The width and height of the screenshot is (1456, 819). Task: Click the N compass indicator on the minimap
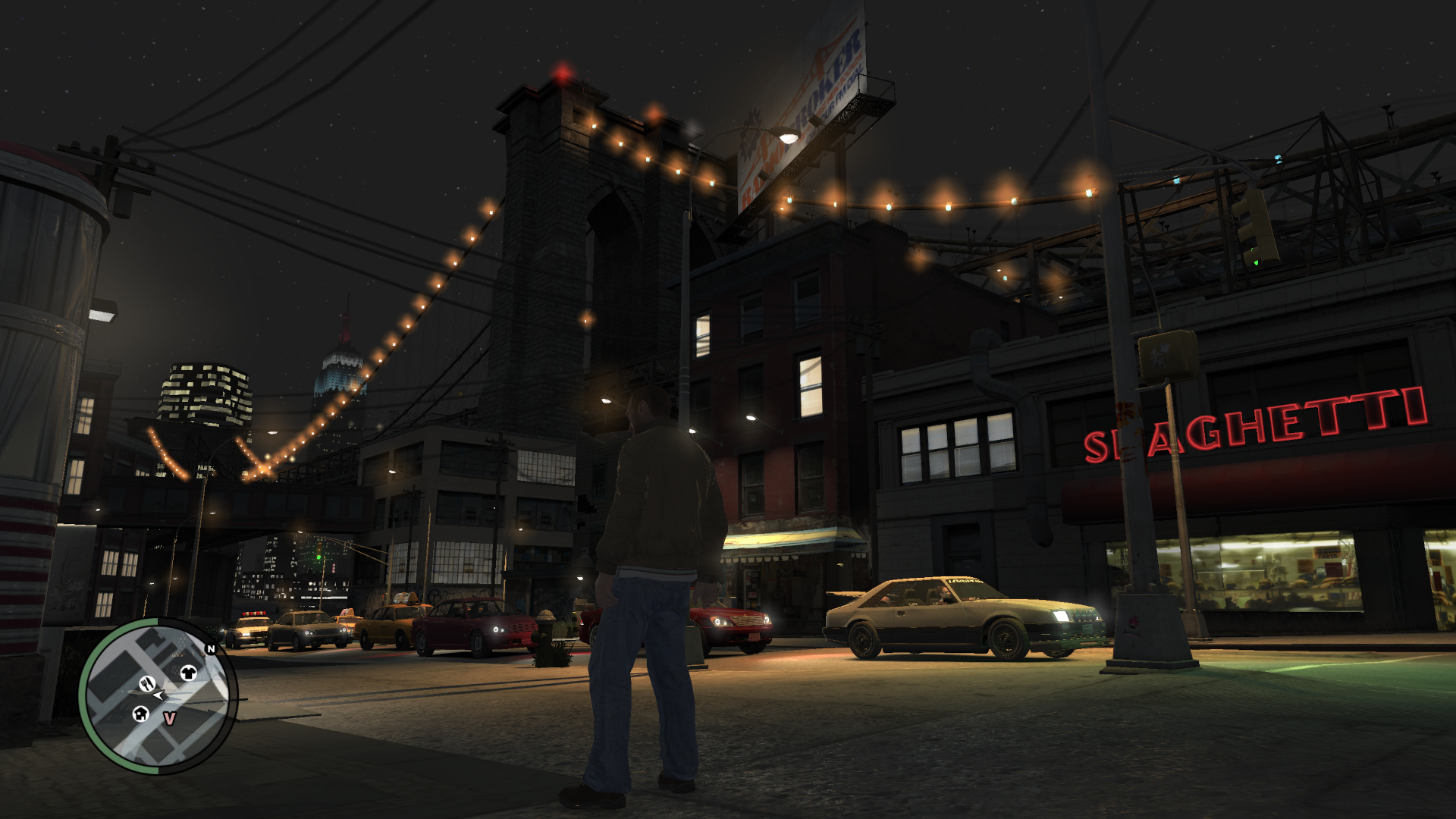pyautogui.click(x=211, y=650)
